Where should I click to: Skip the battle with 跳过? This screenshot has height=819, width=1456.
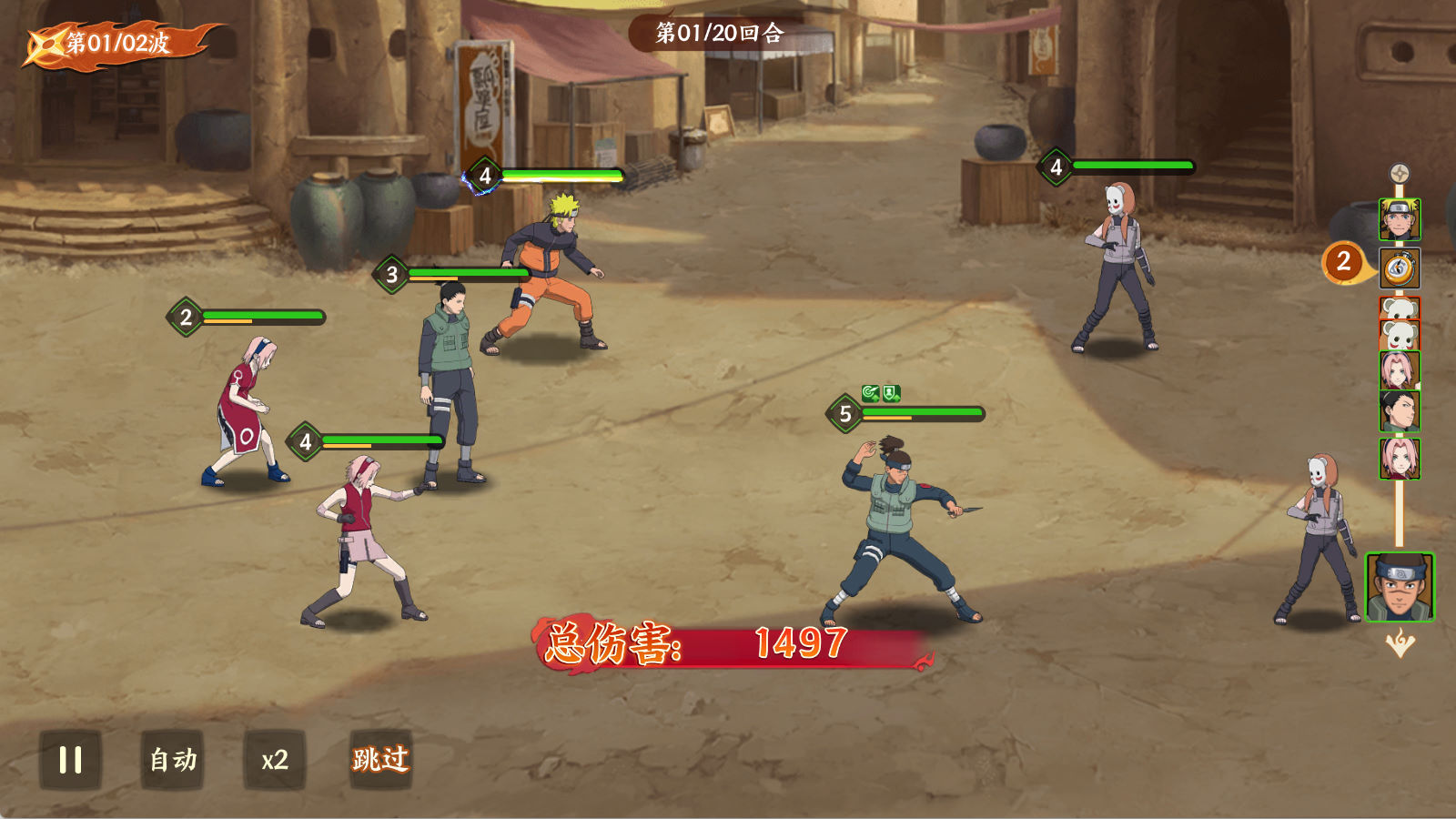point(381,760)
